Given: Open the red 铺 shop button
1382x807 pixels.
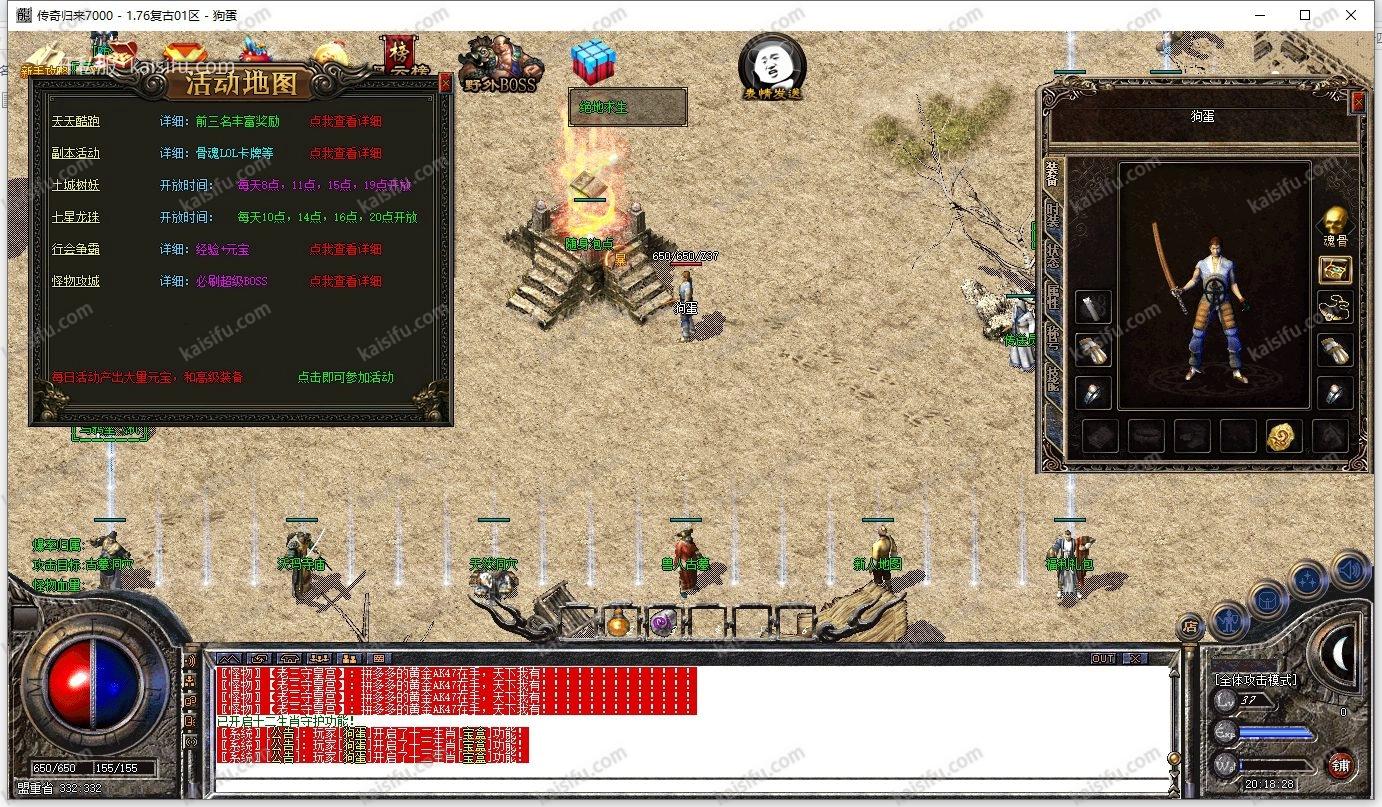Looking at the screenshot, I should [1340, 766].
